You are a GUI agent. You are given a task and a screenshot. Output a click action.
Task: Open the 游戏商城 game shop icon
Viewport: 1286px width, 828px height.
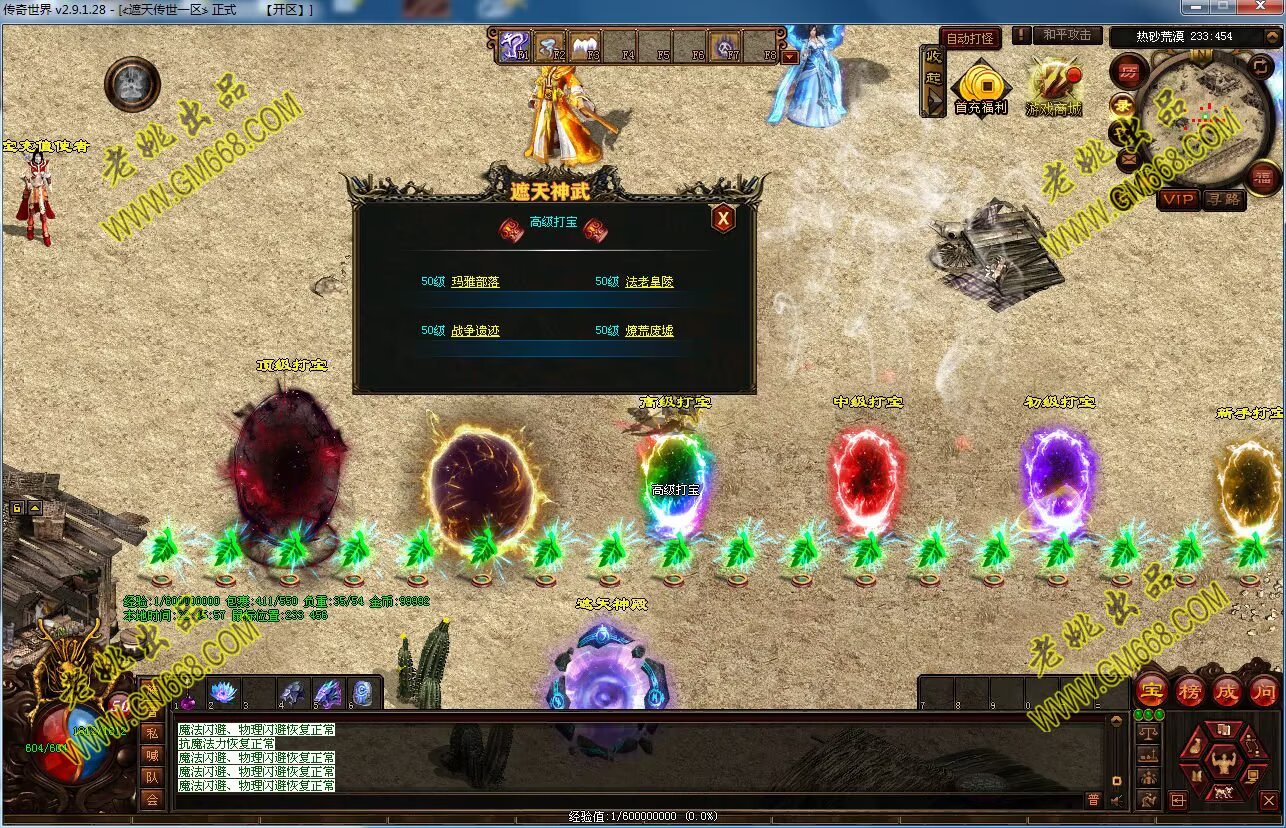point(1053,86)
